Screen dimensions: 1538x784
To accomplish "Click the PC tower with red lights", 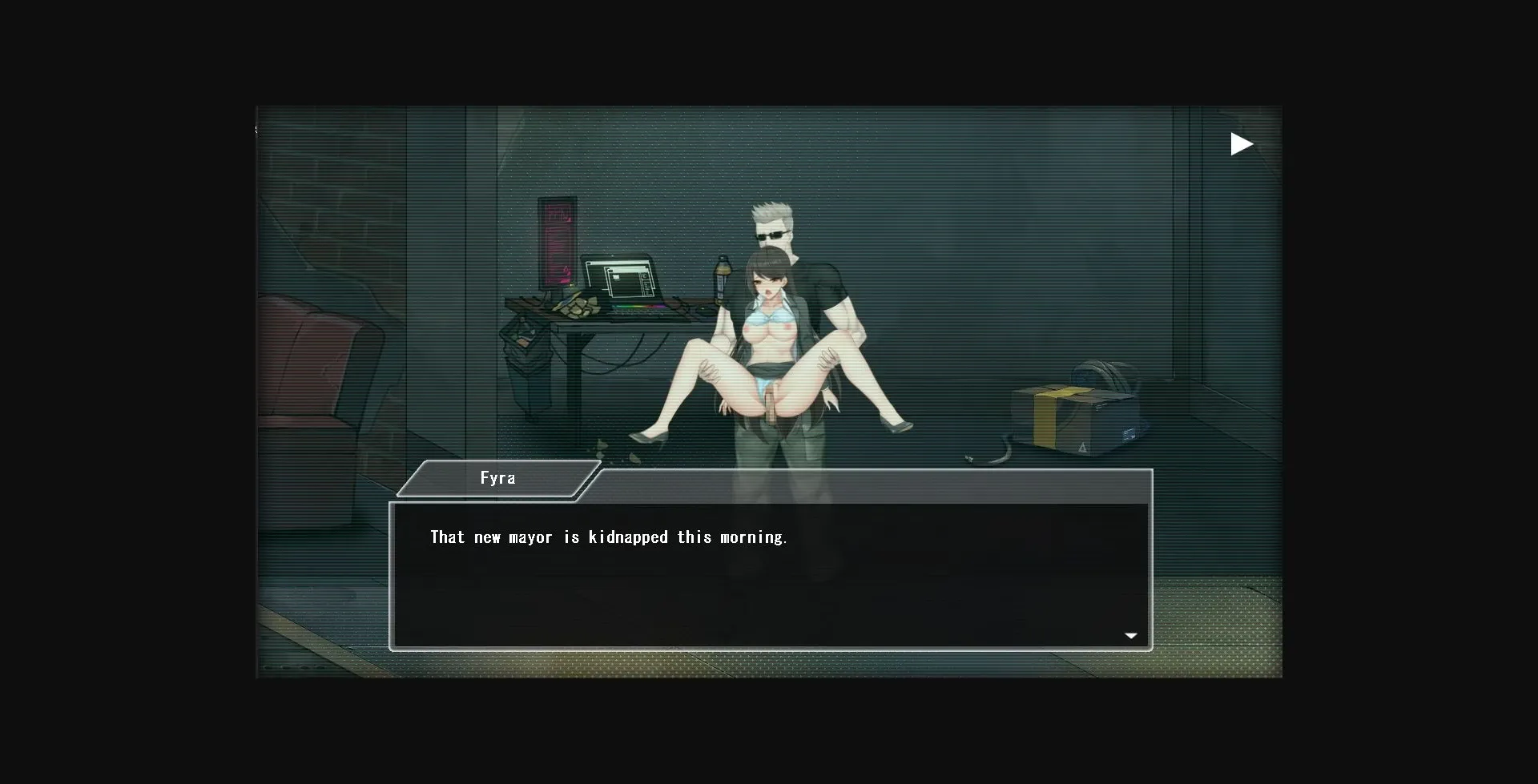I will click(557, 244).
